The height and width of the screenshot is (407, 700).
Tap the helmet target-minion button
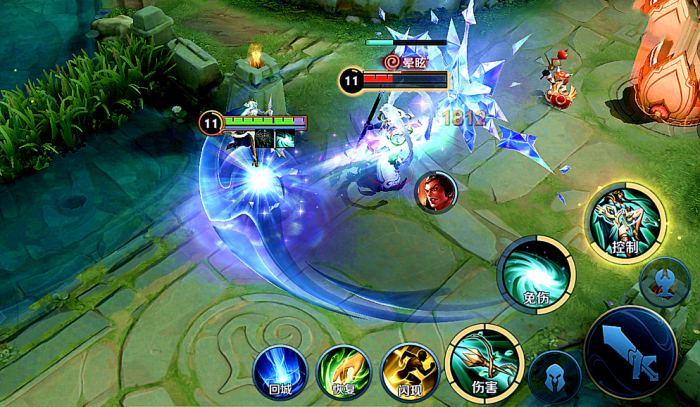click(x=554, y=377)
